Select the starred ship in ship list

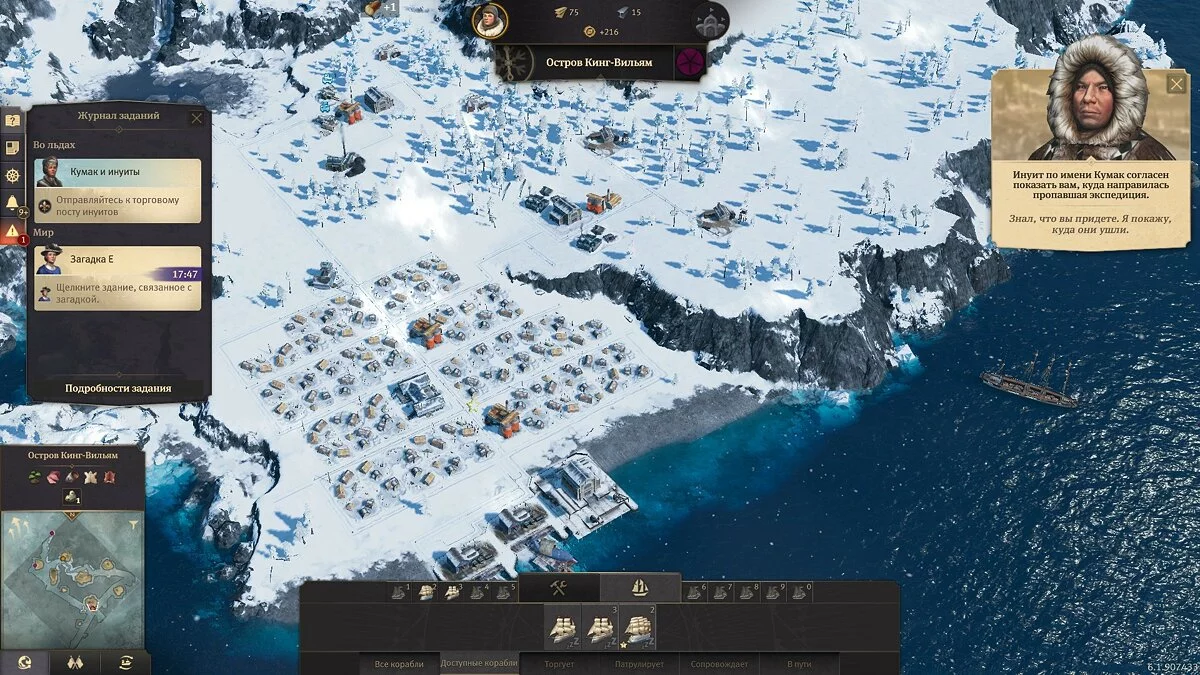pos(638,629)
